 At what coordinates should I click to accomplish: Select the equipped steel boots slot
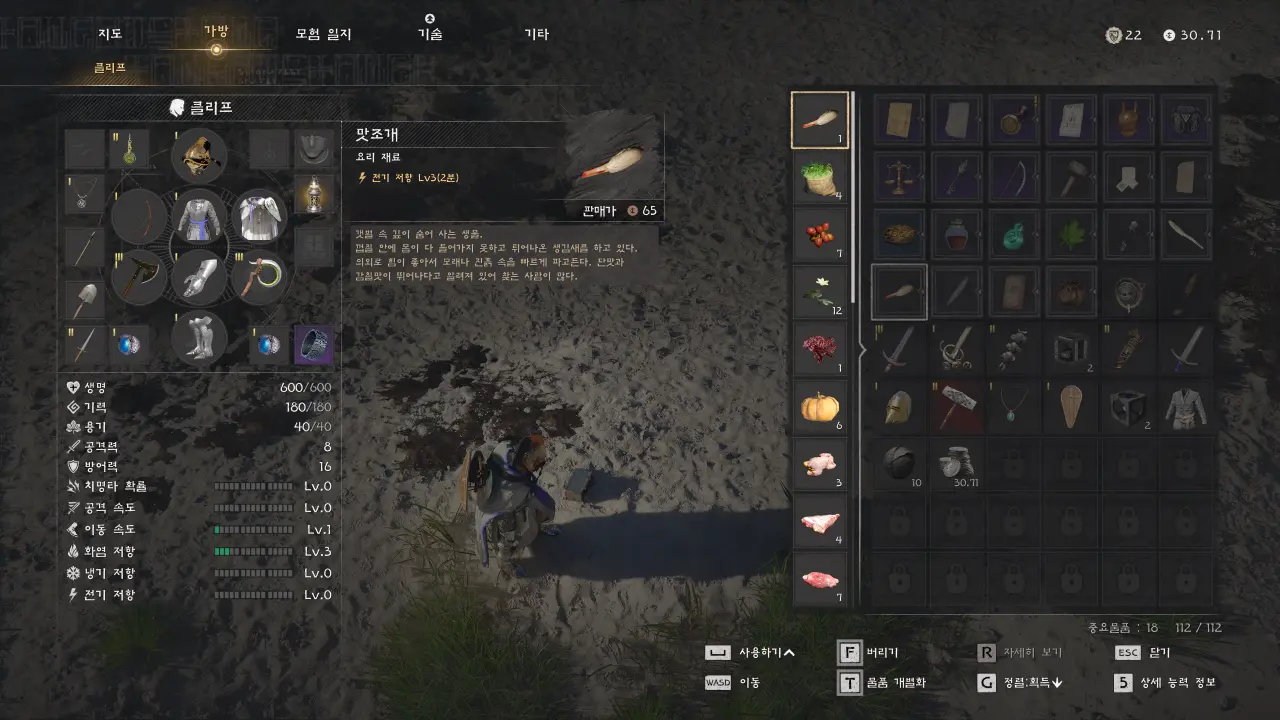click(199, 336)
